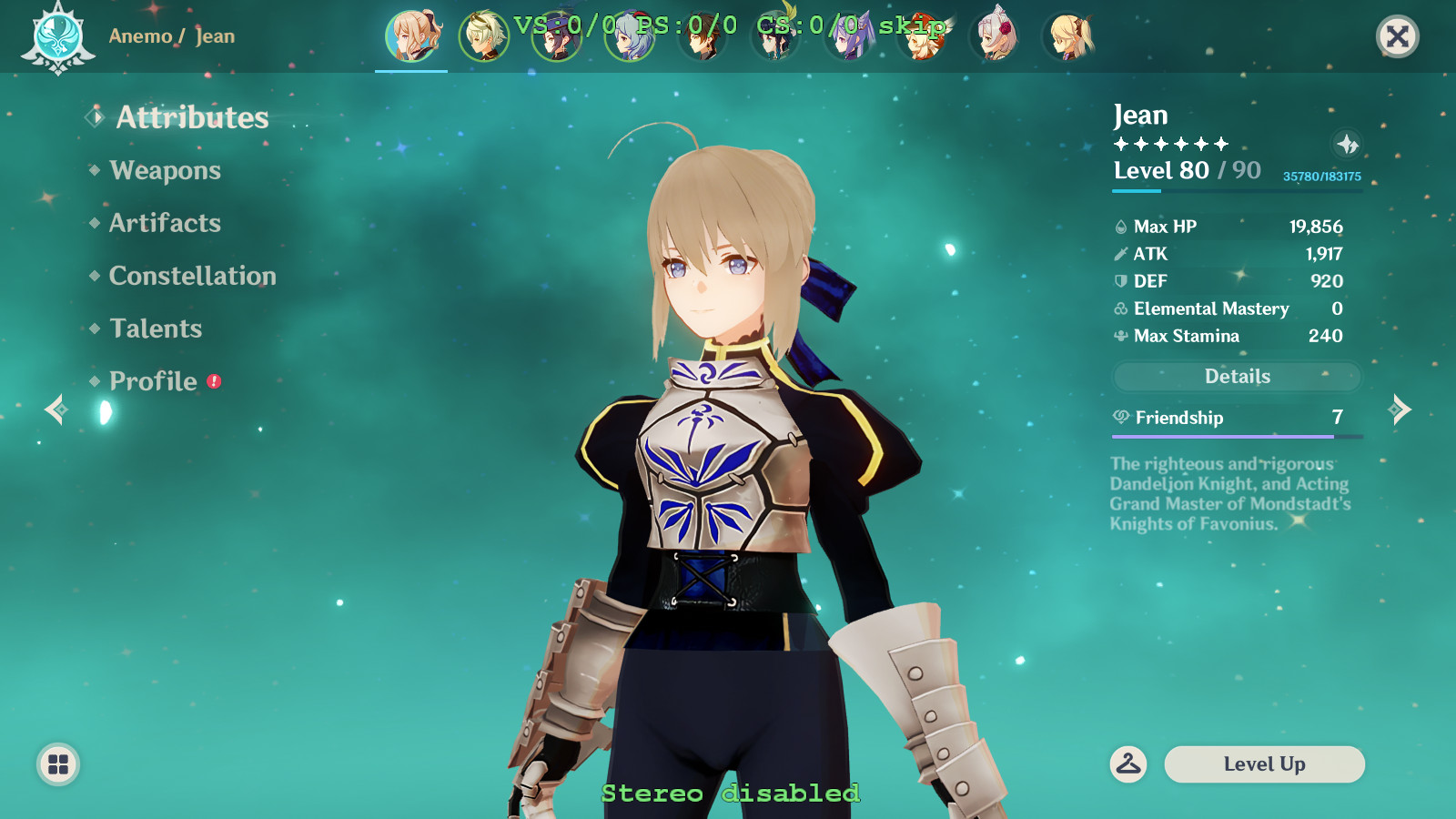Screen dimensions: 1456x819
Task: Click the ATK sword icon
Action: [x=1119, y=254]
